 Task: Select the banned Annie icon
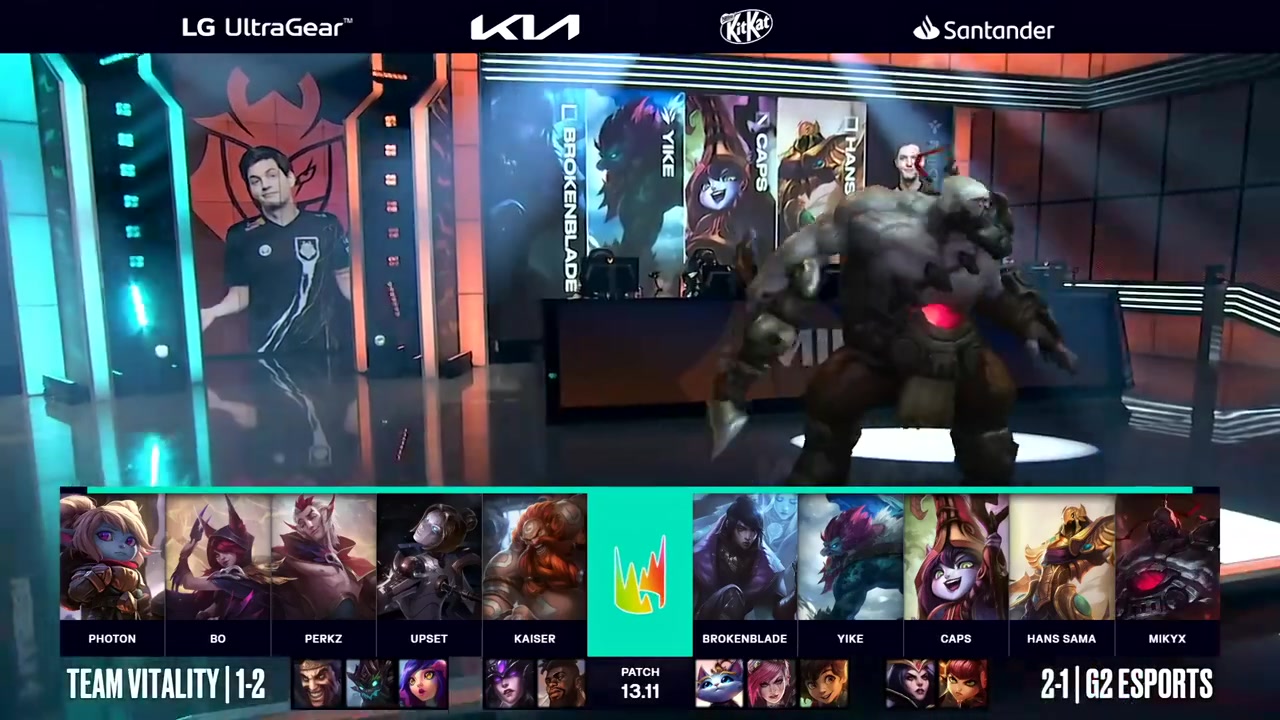(x=962, y=684)
